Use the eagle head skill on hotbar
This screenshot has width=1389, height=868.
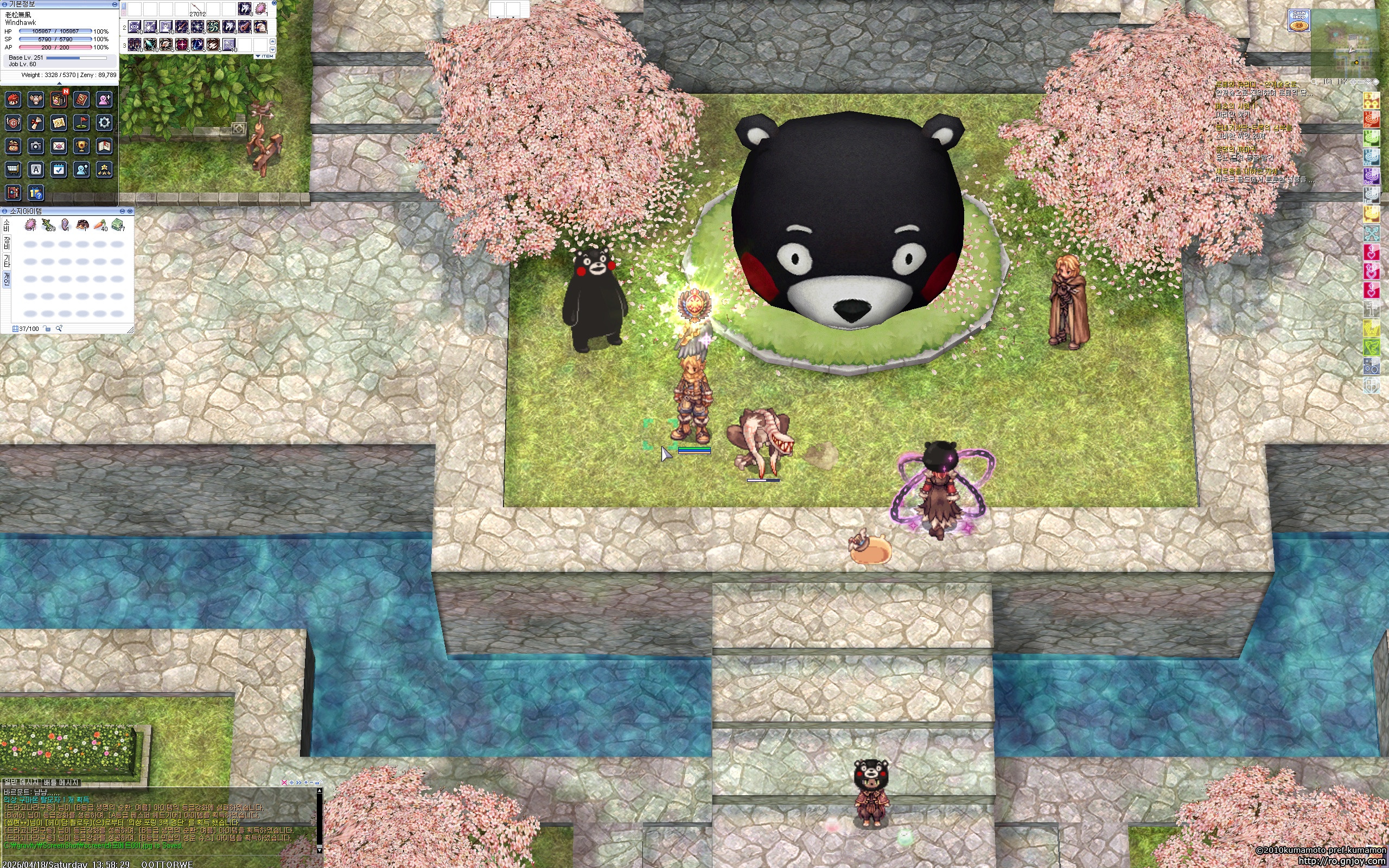tap(260, 27)
